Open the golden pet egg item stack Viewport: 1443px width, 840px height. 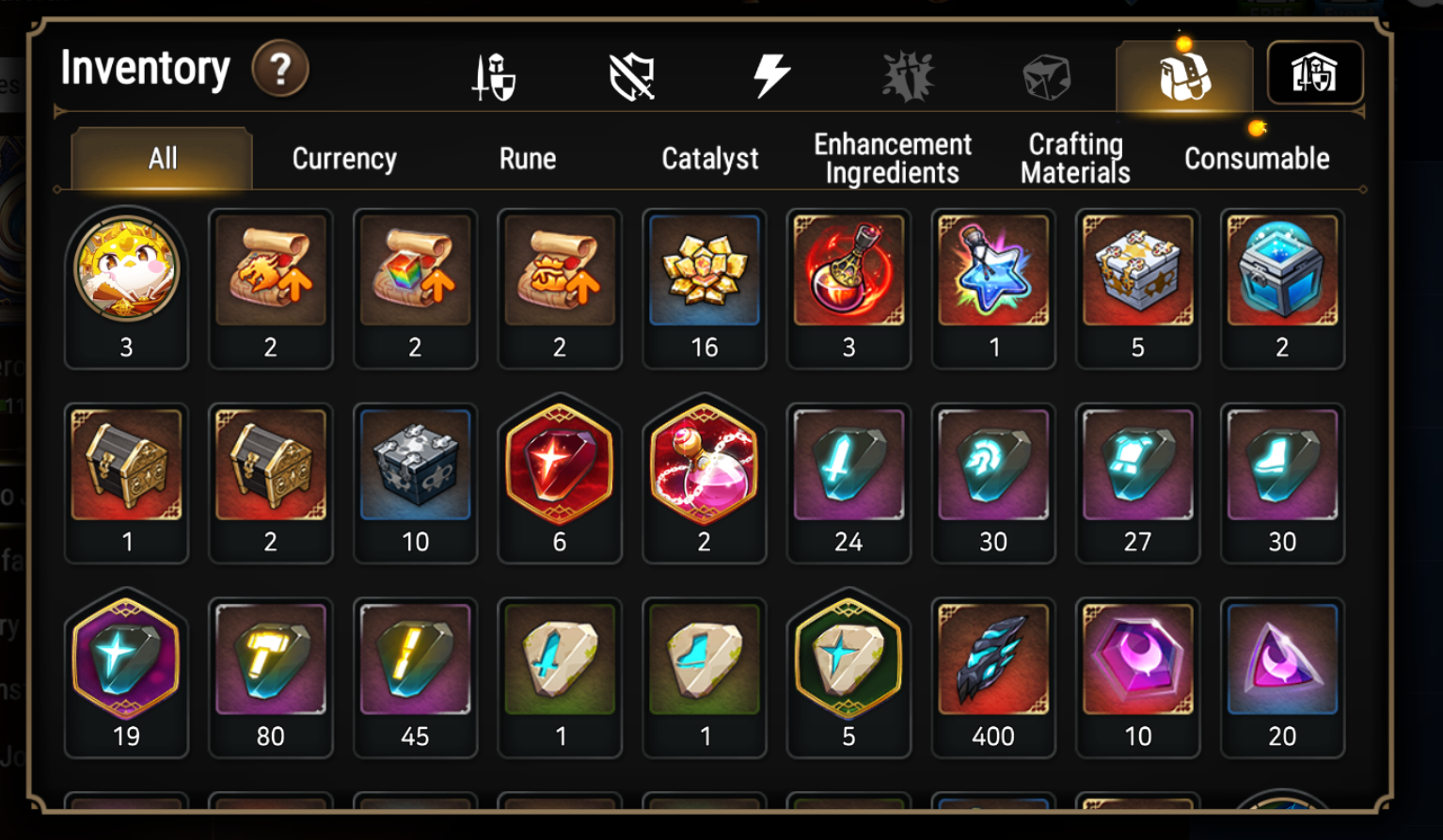[126, 270]
